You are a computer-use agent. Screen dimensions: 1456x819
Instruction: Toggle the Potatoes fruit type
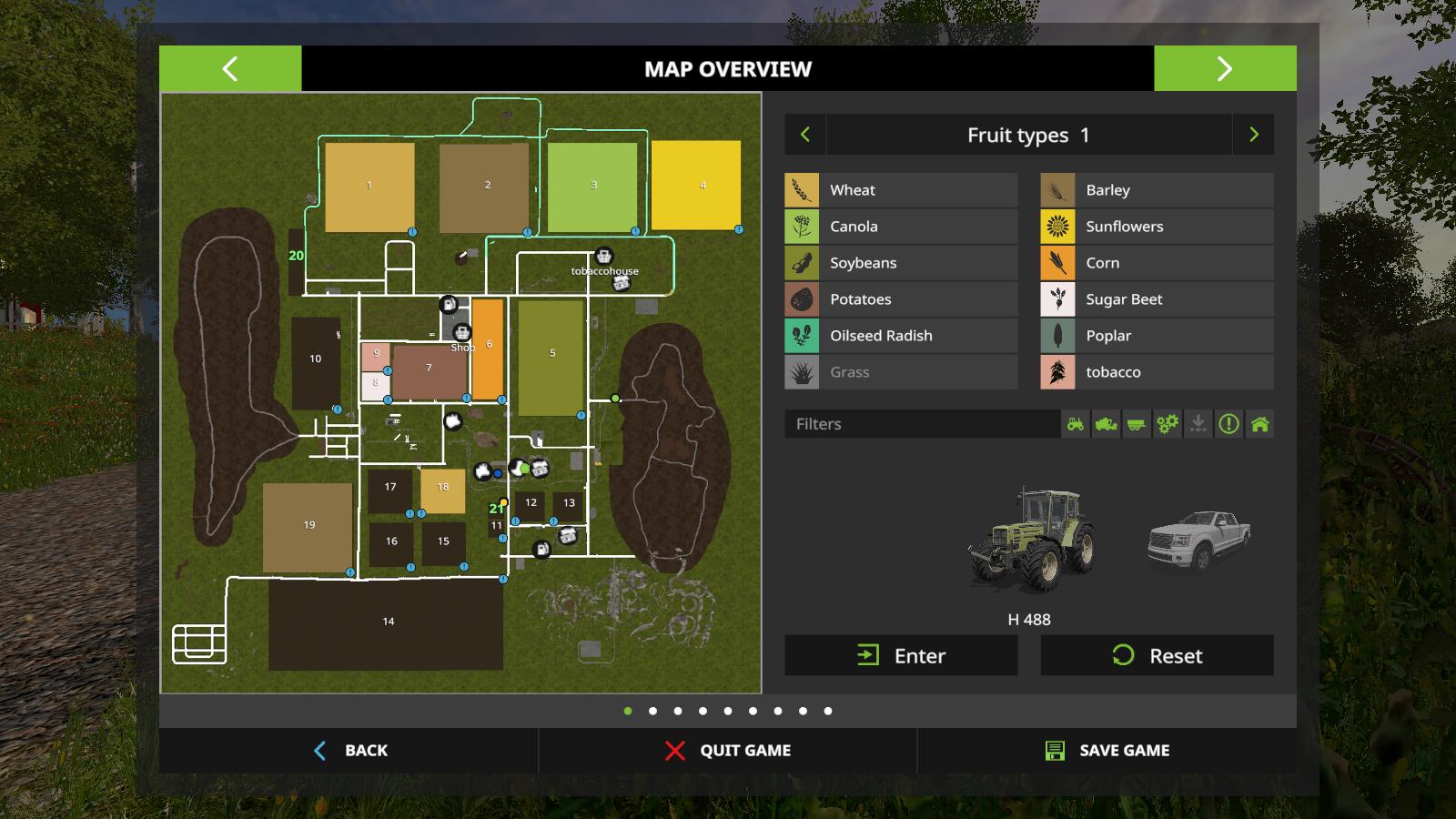tap(901, 299)
